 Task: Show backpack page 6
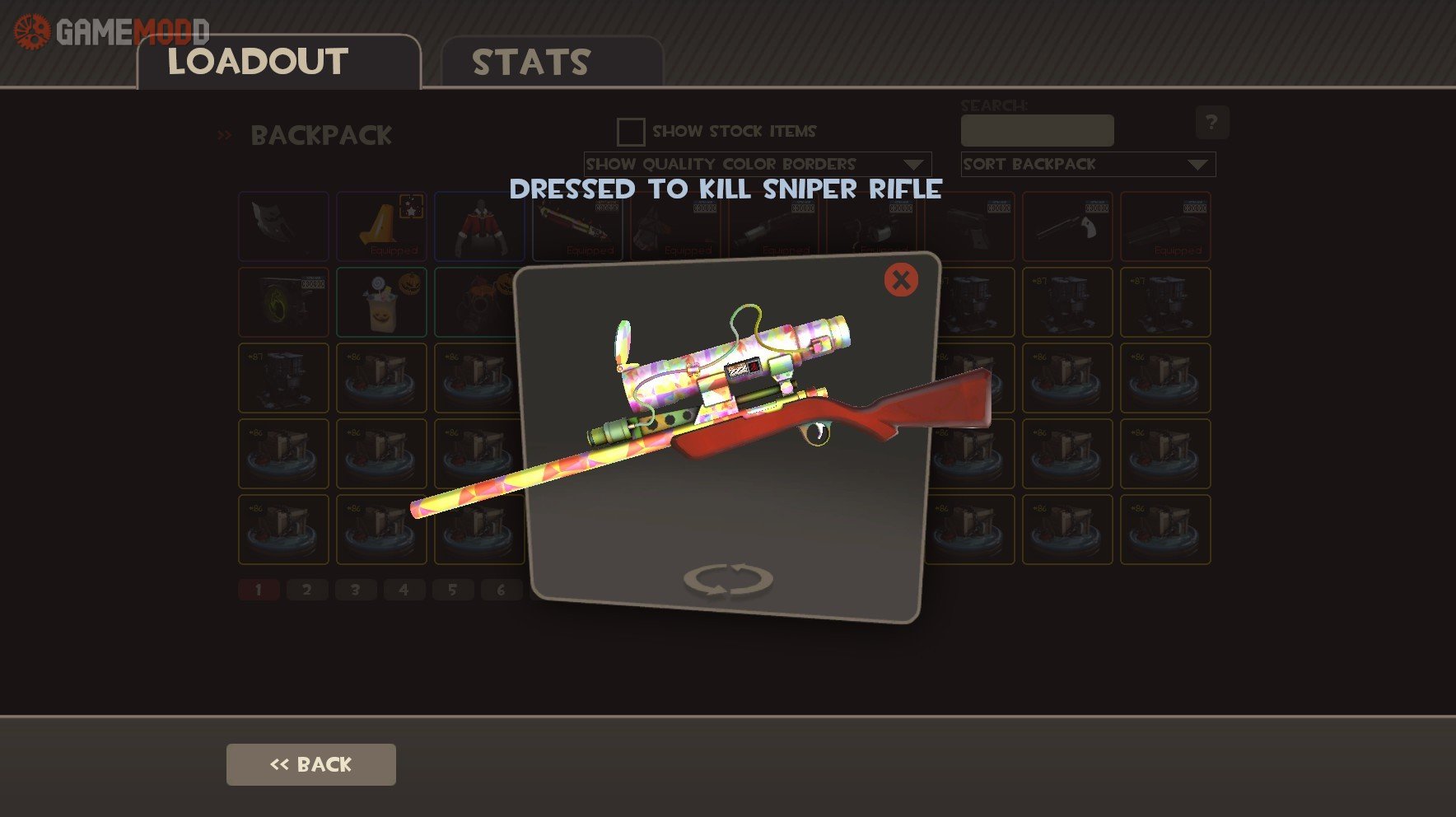[501, 590]
